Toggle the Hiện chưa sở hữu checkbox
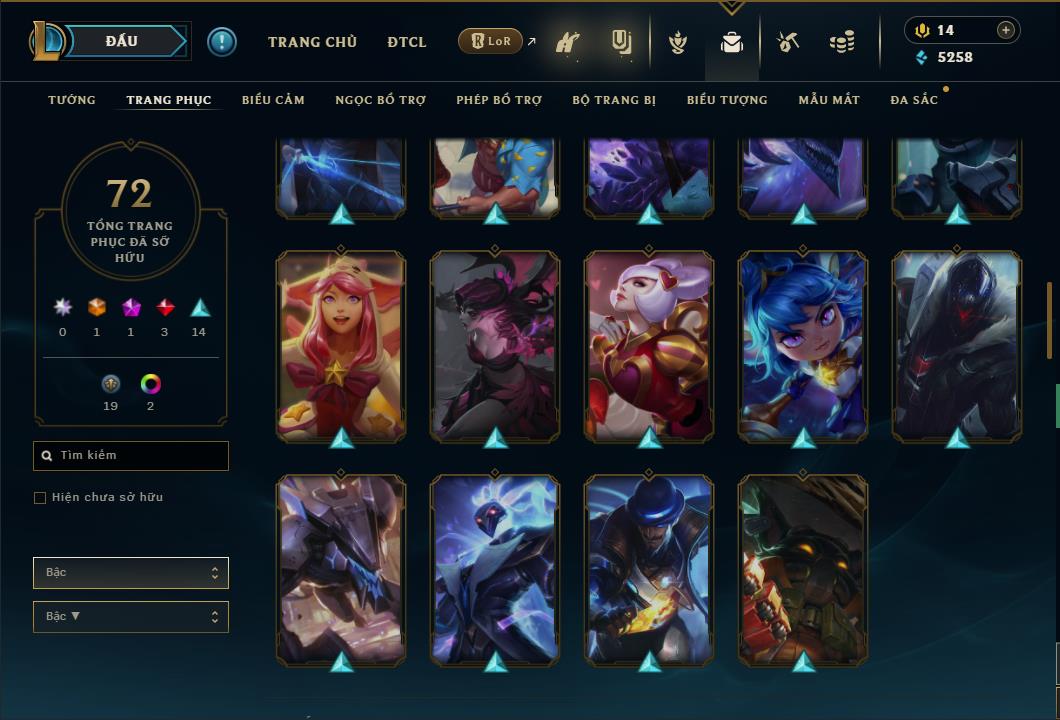Viewport: 1060px width, 720px height. (40, 498)
